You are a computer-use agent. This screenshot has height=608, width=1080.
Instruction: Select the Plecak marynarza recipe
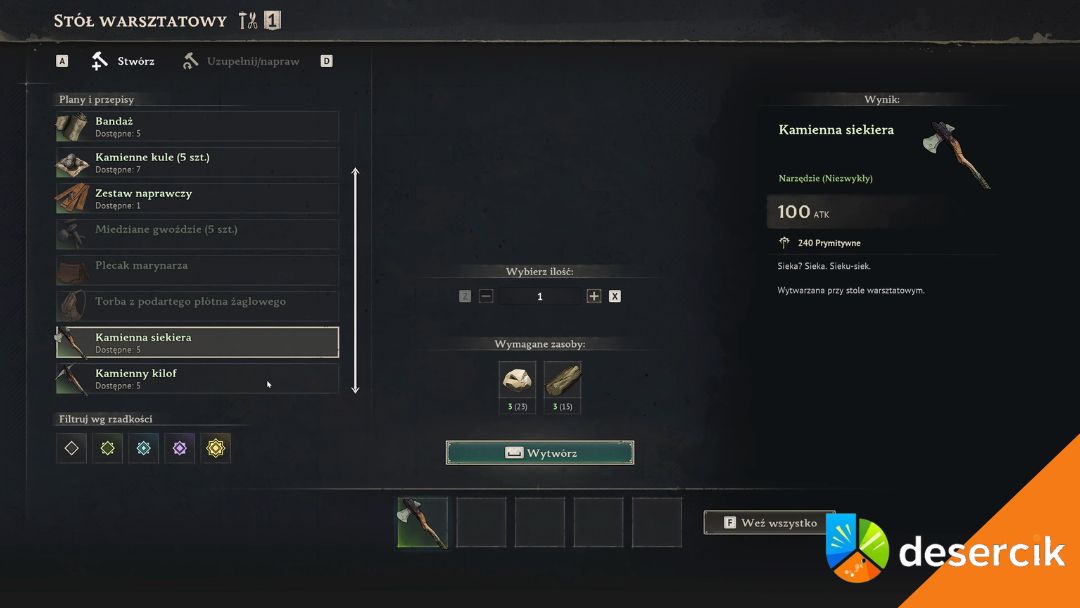(197, 270)
